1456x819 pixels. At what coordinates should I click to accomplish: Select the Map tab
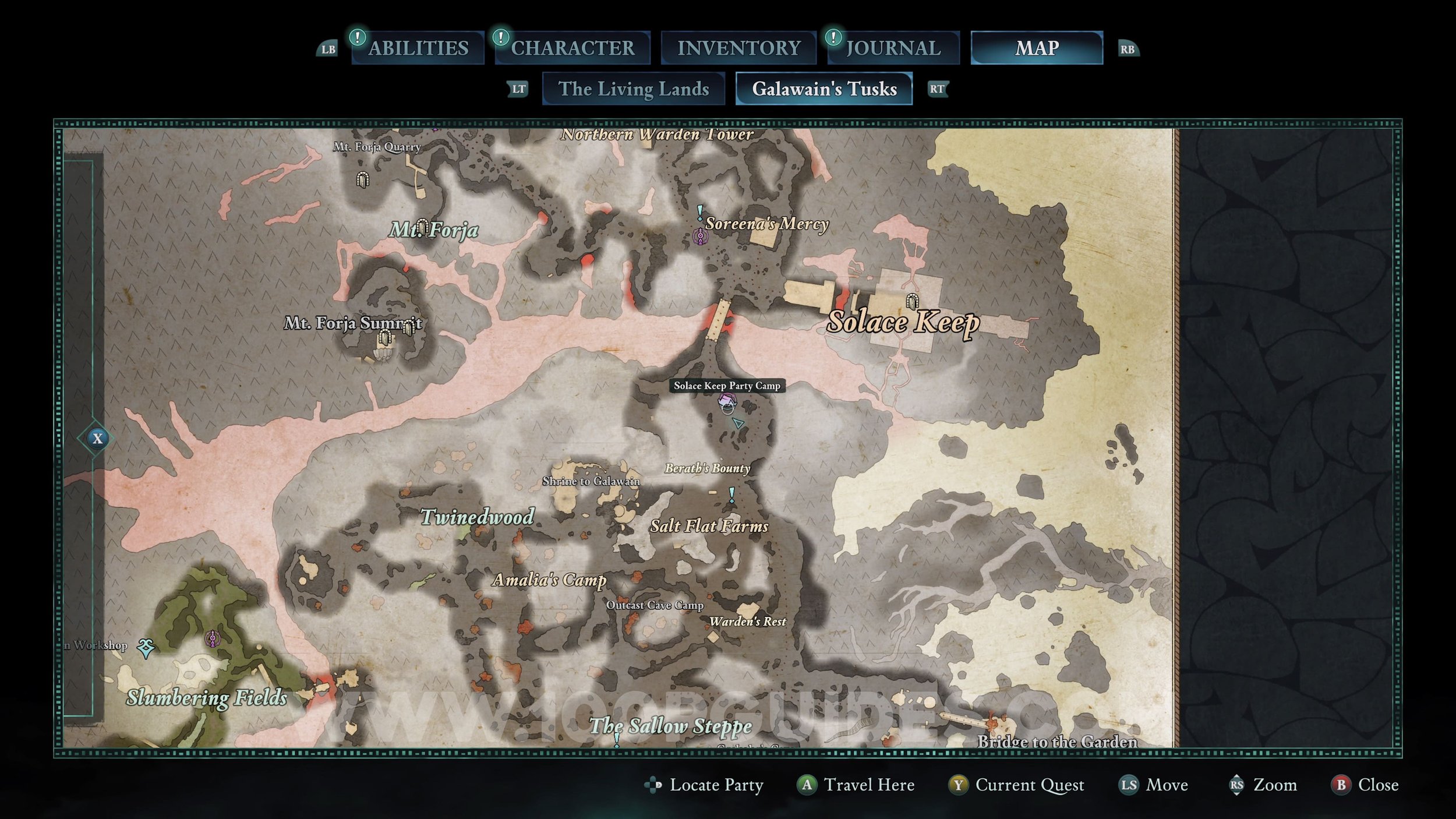click(x=1037, y=48)
